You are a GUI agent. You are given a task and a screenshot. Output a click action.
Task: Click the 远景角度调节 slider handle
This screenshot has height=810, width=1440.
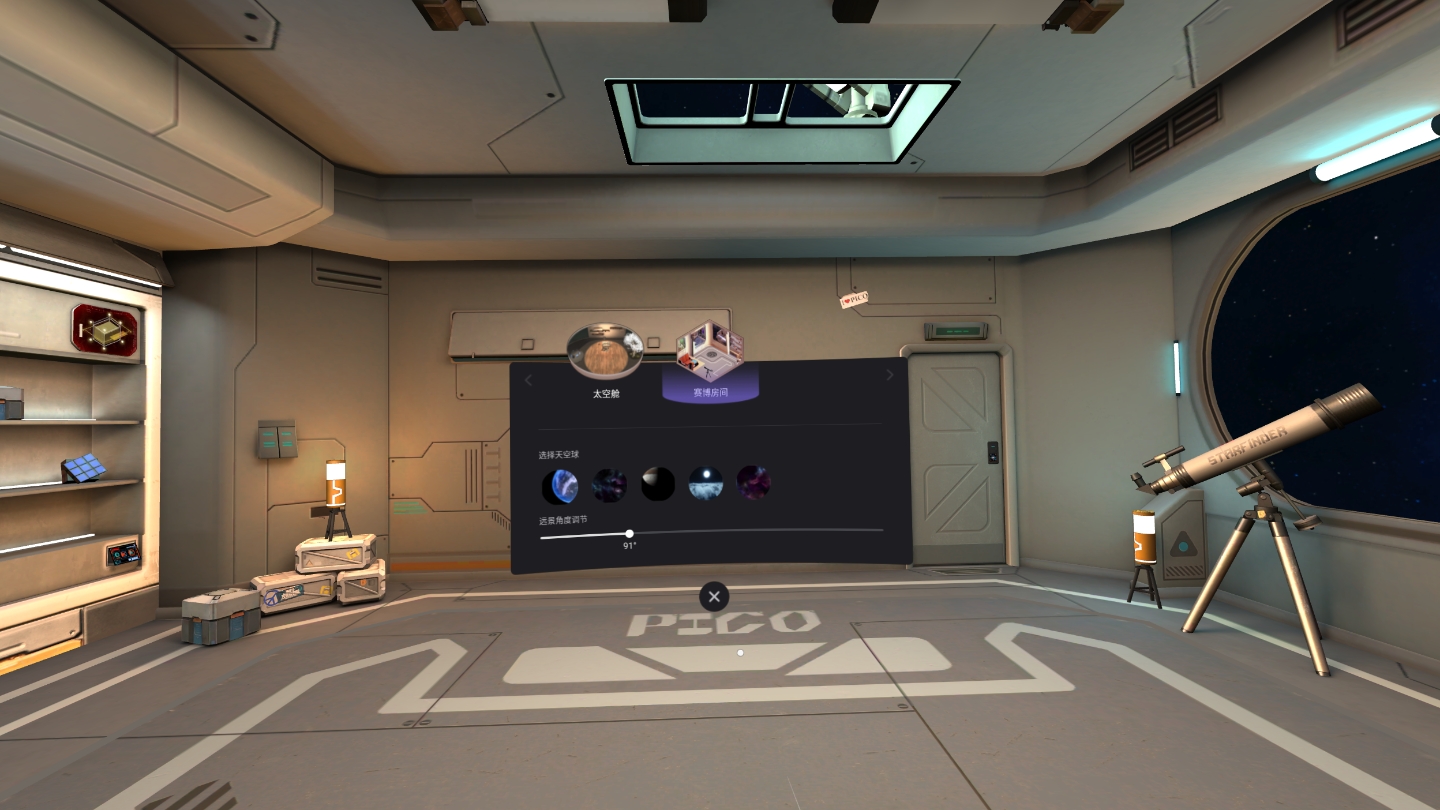click(x=630, y=534)
